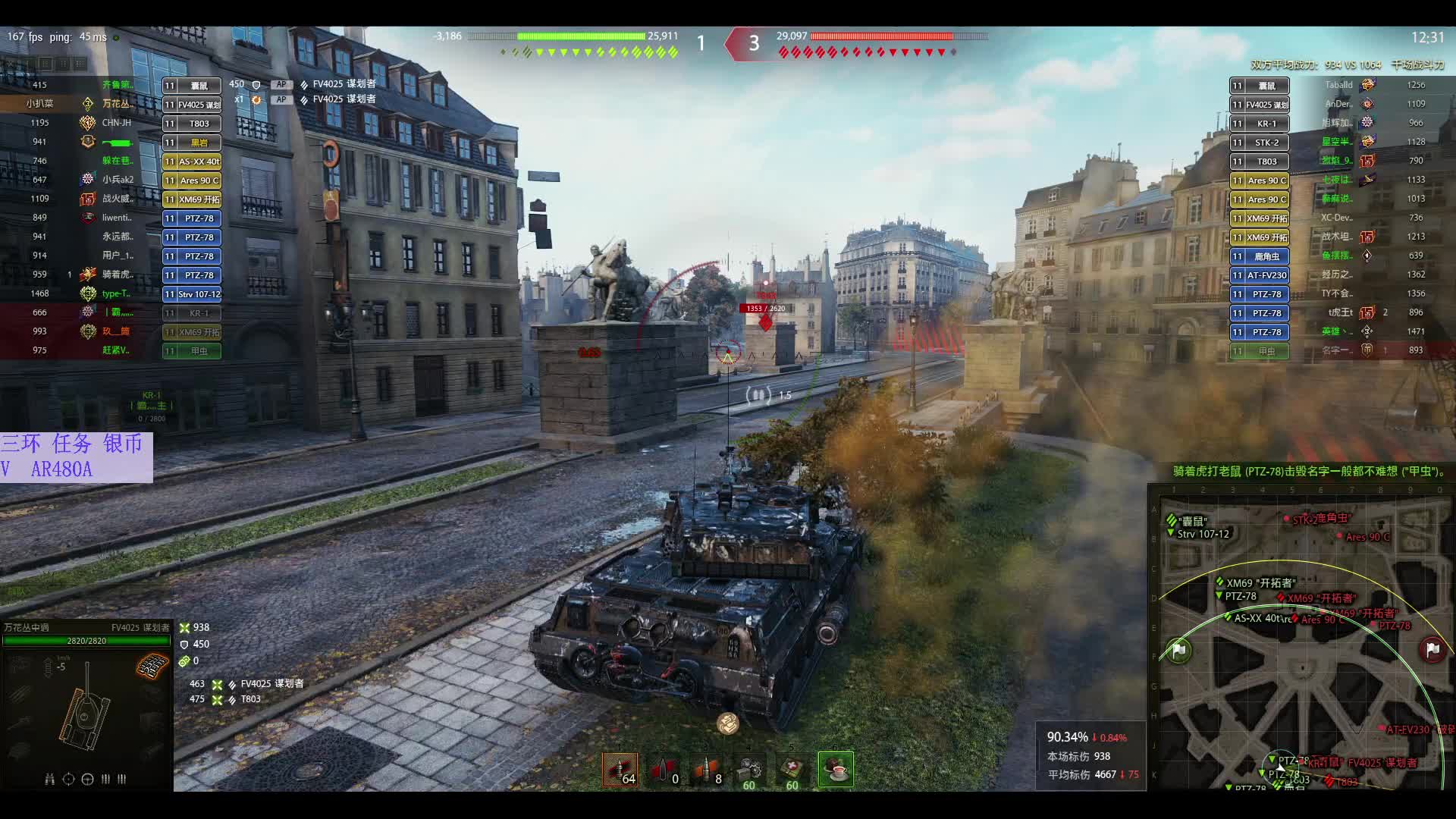Viewport: 1456px width, 819px height.
Task: Select the T803 row in allied team list
Action: tap(192, 124)
